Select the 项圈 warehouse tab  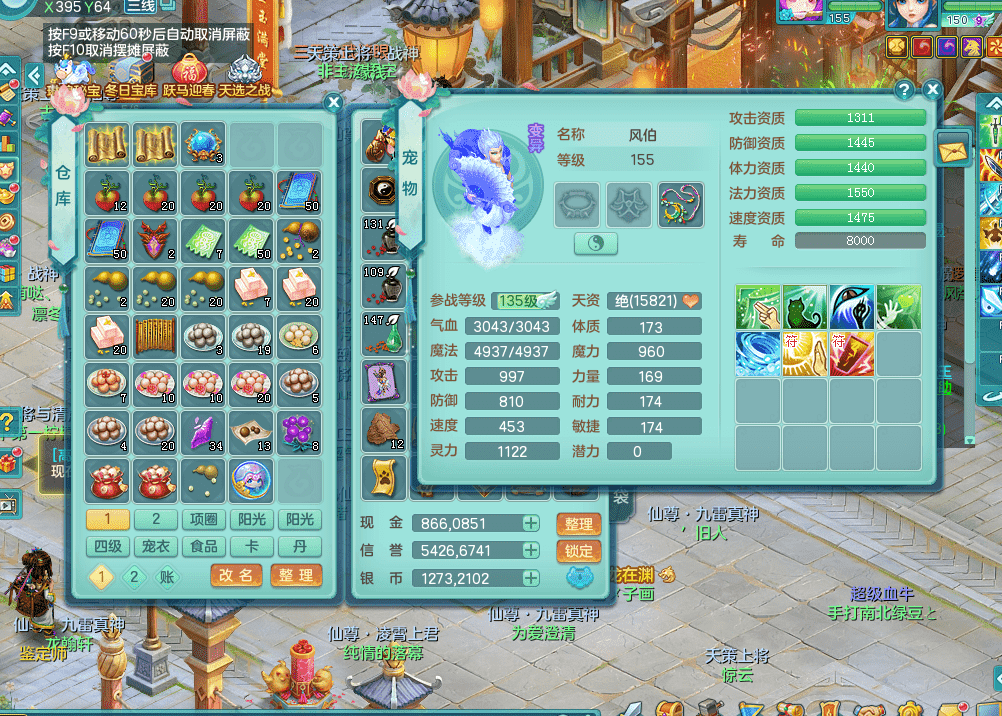[x=204, y=519]
